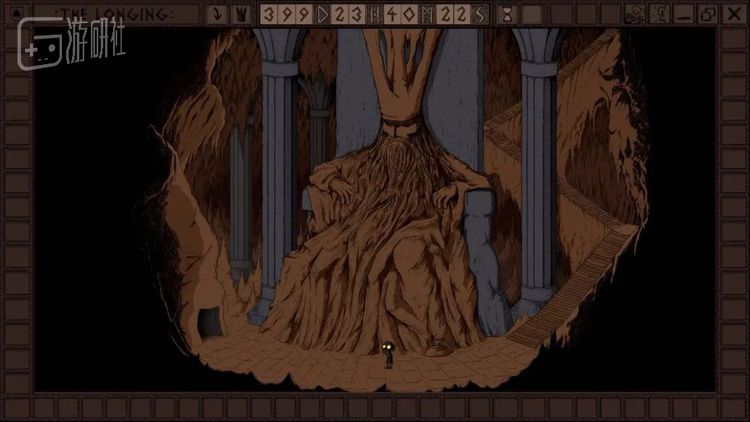Open the landscape picture icon button
The width and height of the screenshot is (750, 422).
(x=634, y=15)
